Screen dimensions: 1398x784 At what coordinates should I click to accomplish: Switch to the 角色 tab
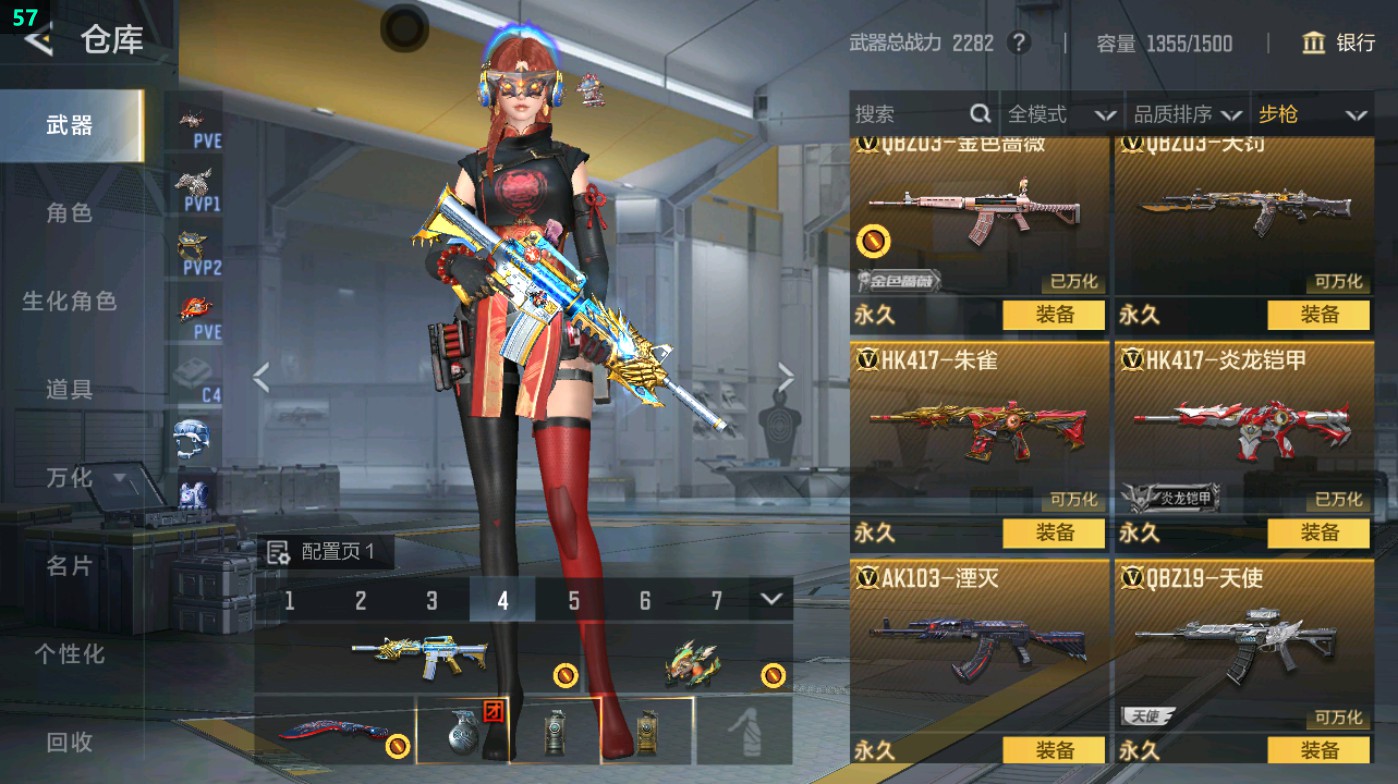click(x=69, y=212)
